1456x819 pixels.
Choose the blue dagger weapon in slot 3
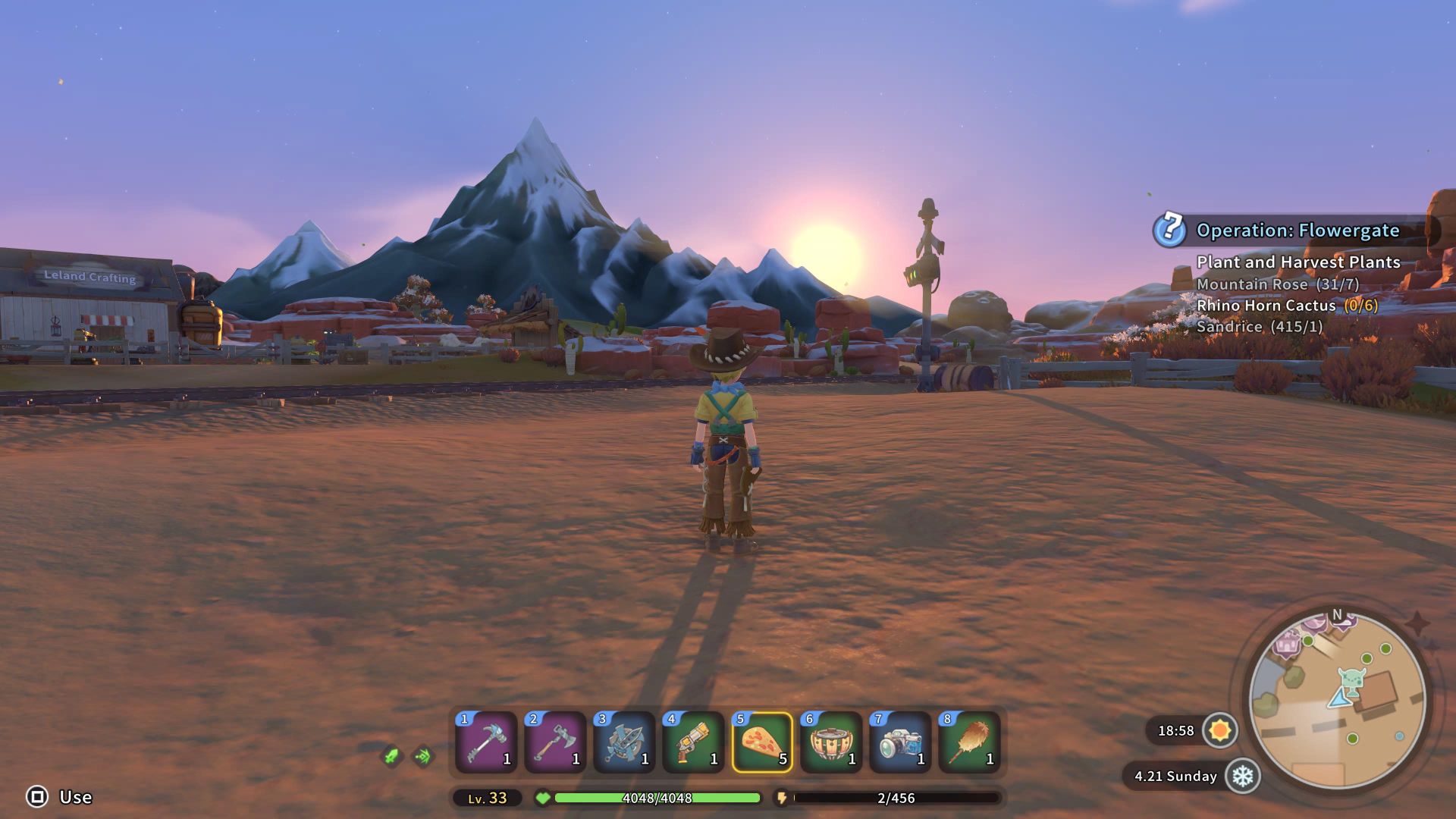pyautogui.click(x=624, y=742)
